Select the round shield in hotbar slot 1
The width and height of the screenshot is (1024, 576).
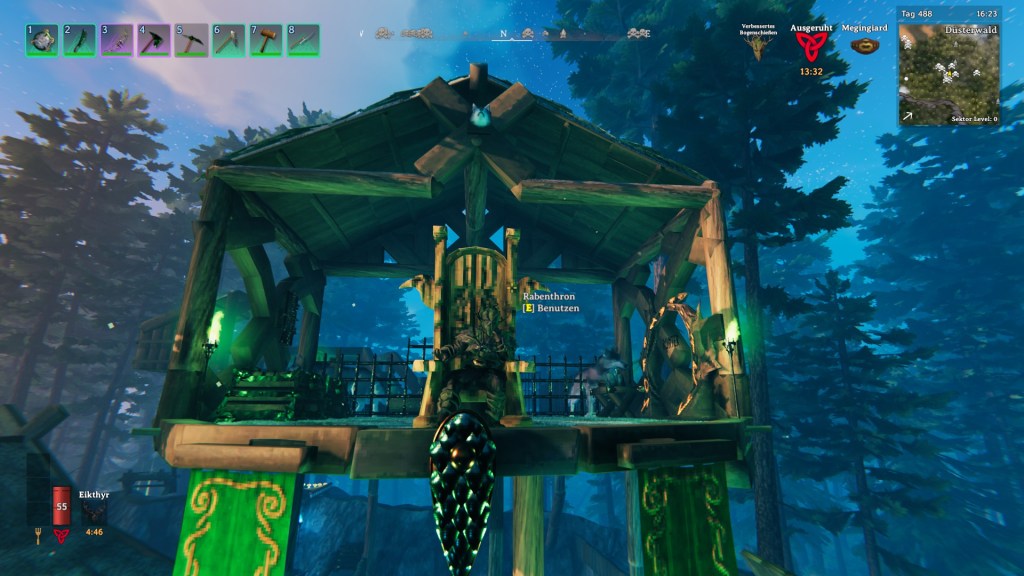[42, 40]
